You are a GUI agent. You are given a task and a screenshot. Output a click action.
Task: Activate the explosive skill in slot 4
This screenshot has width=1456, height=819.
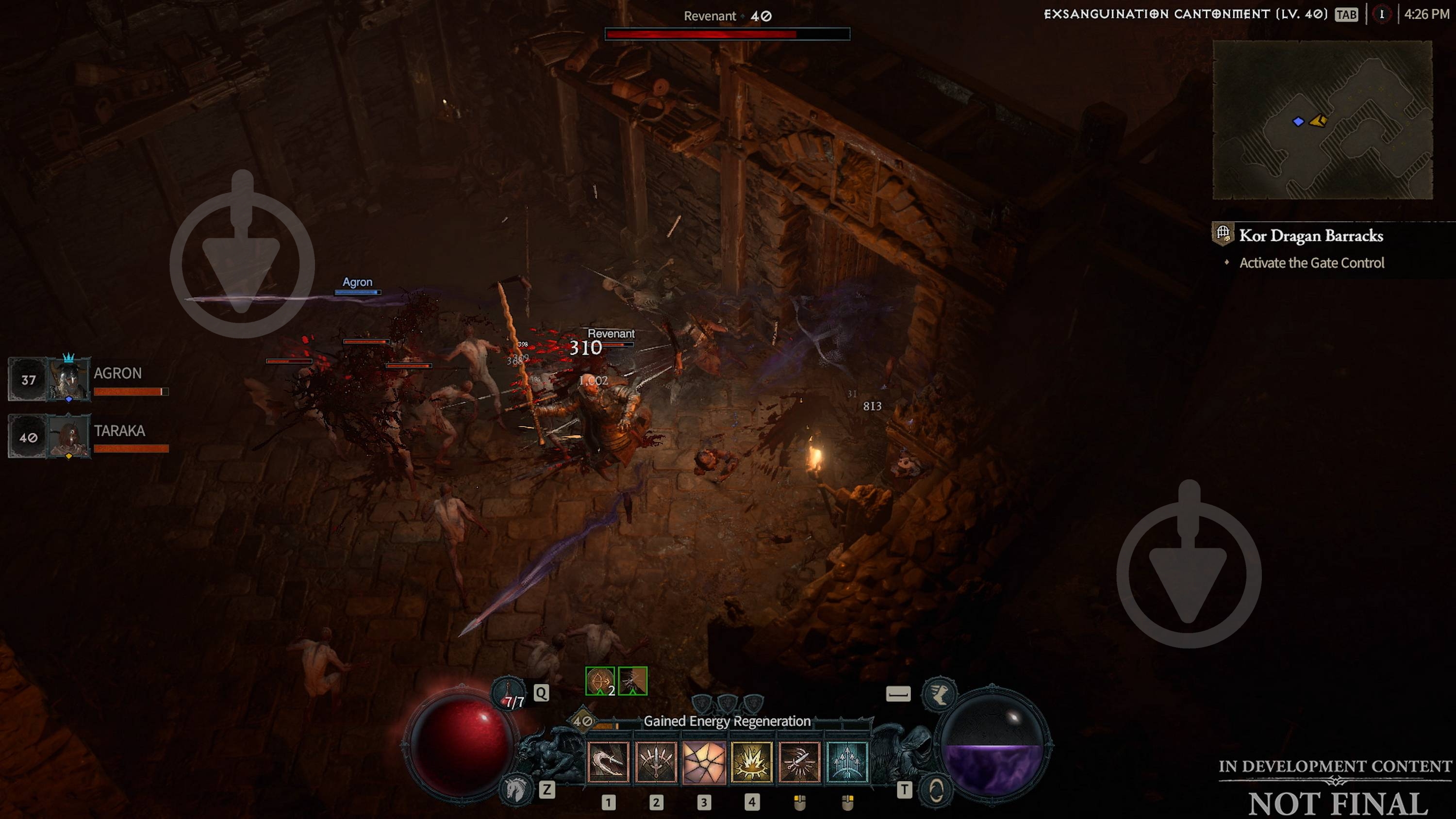[752, 763]
